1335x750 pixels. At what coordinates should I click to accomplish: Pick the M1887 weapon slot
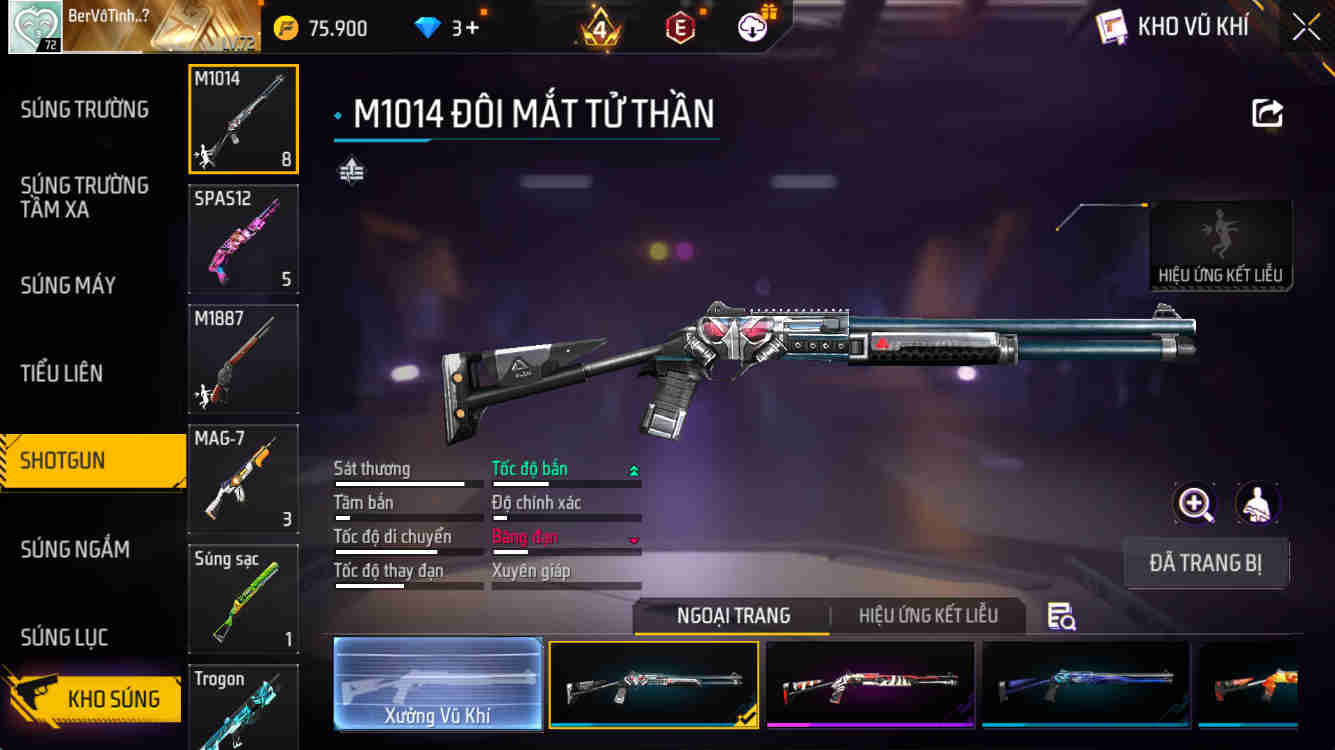pos(243,359)
